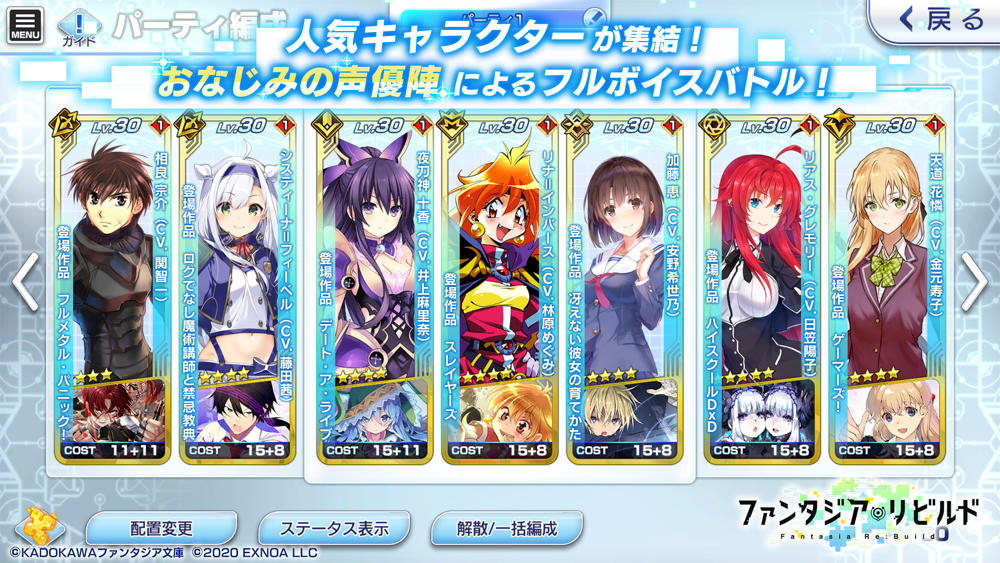Go to next party with right arrow
Viewport: 1000px width, 563px height.
click(x=974, y=281)
